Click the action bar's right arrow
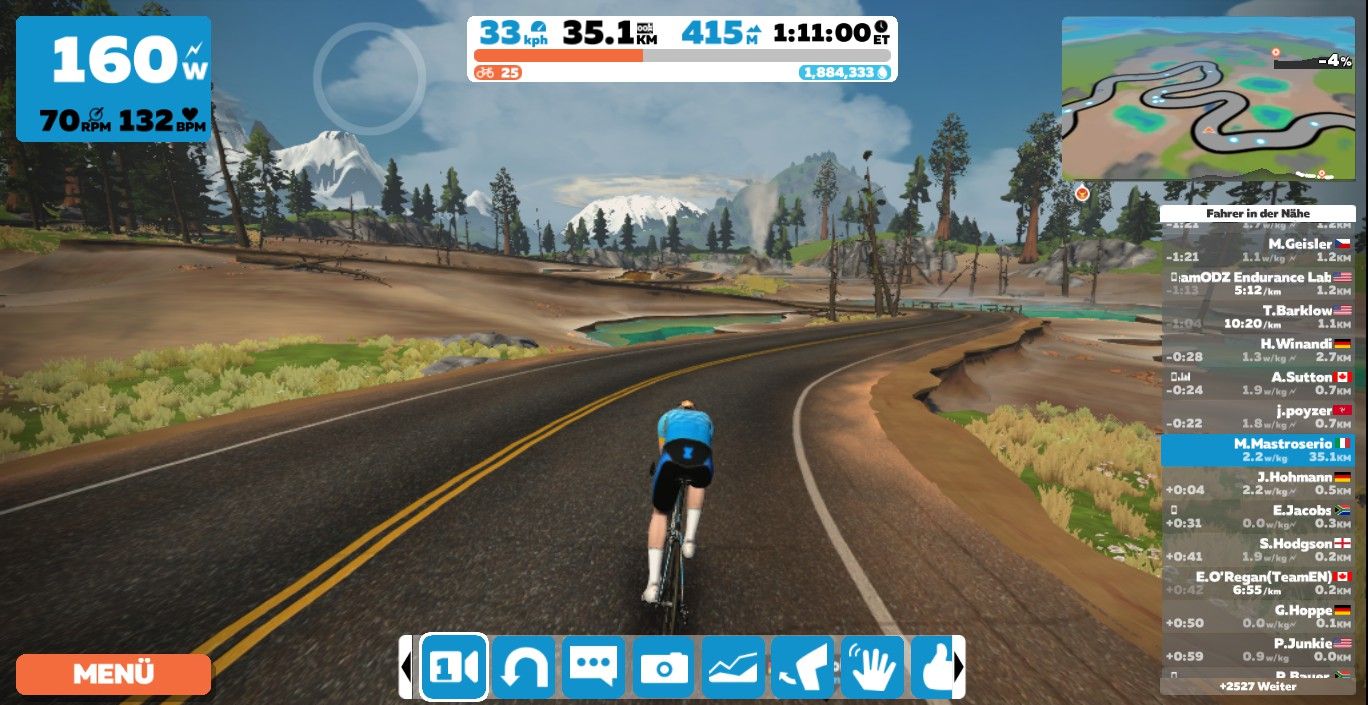1368x705 pixels. 959,666
